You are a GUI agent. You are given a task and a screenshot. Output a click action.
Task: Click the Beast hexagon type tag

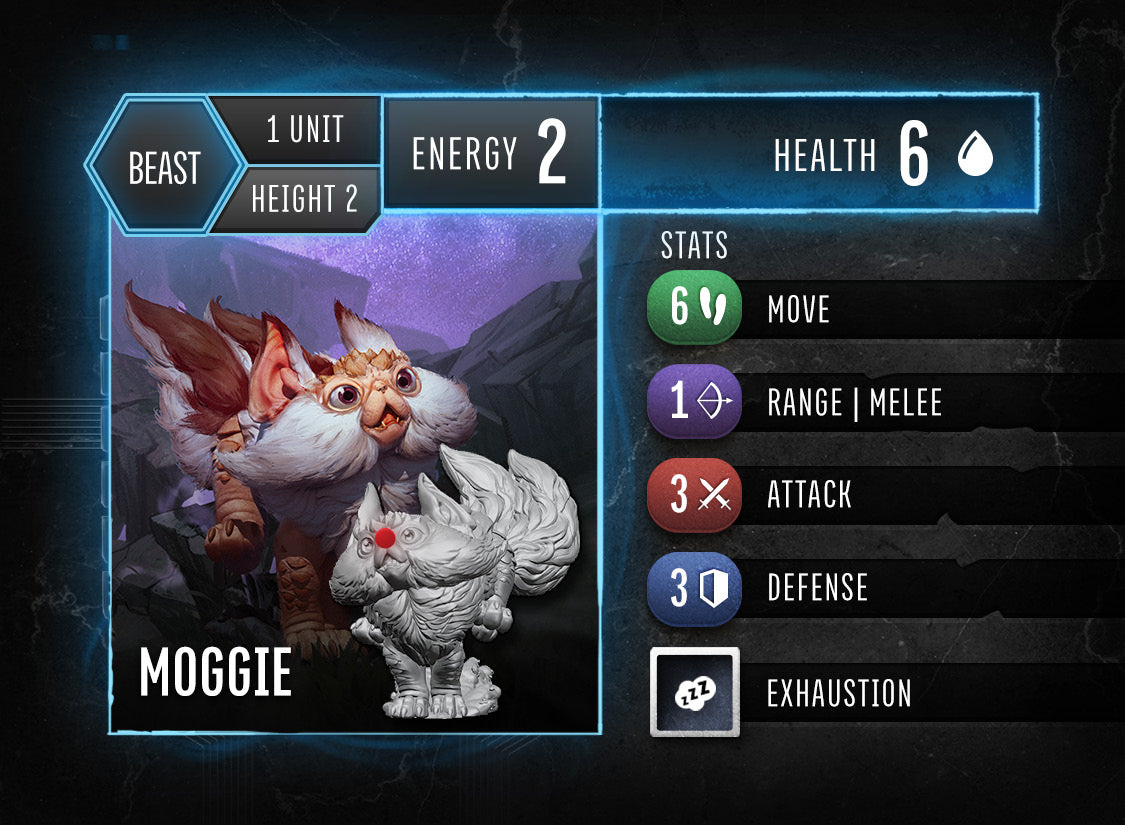coord(165,167)
